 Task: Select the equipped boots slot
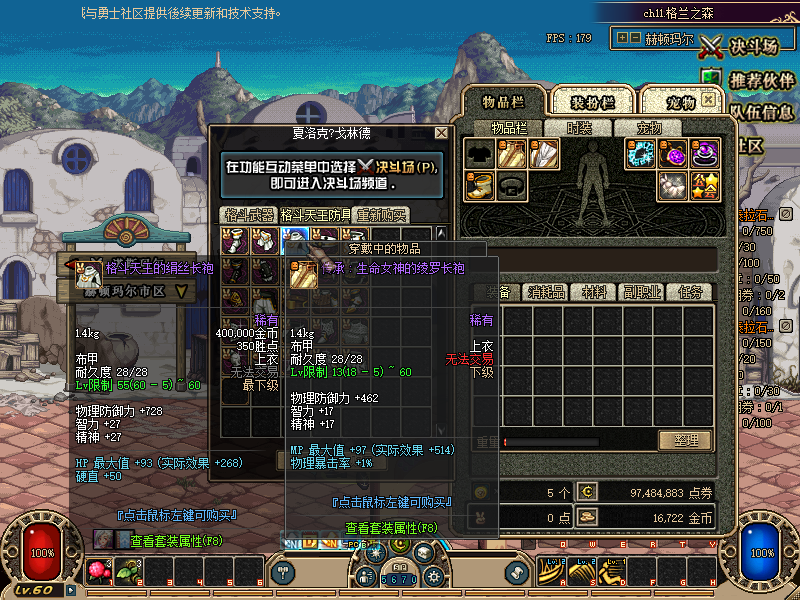pos(481,185)
